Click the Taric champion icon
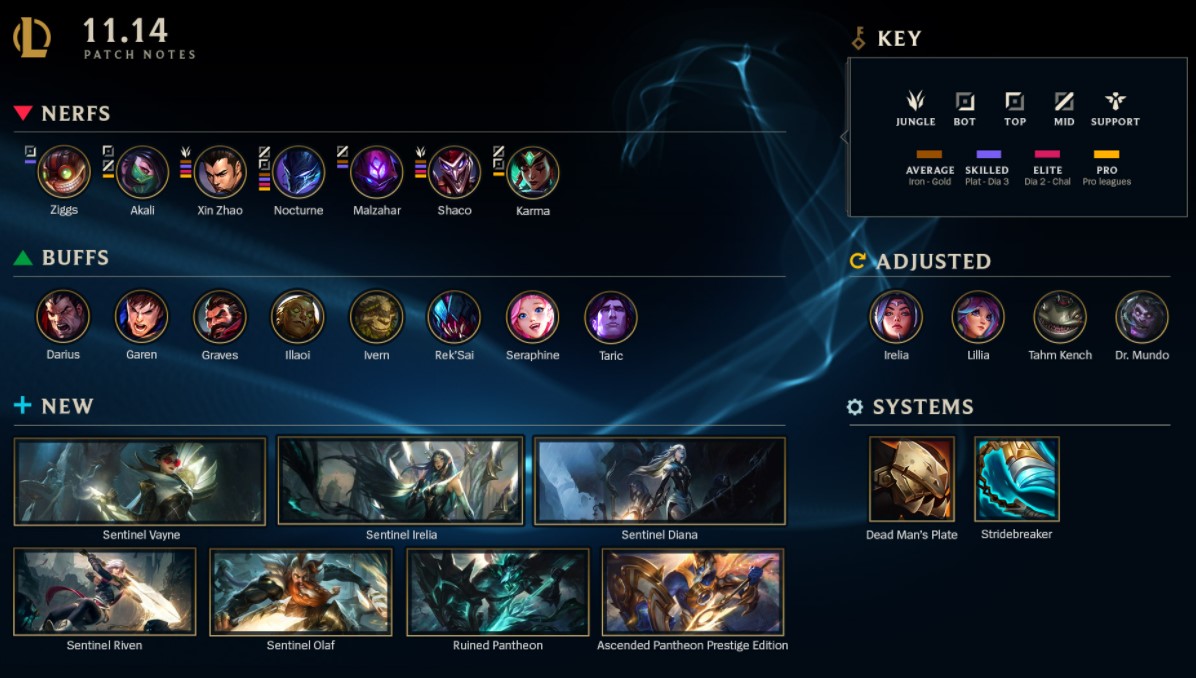This screenshot has height=678, width=1196. [610, 317]
